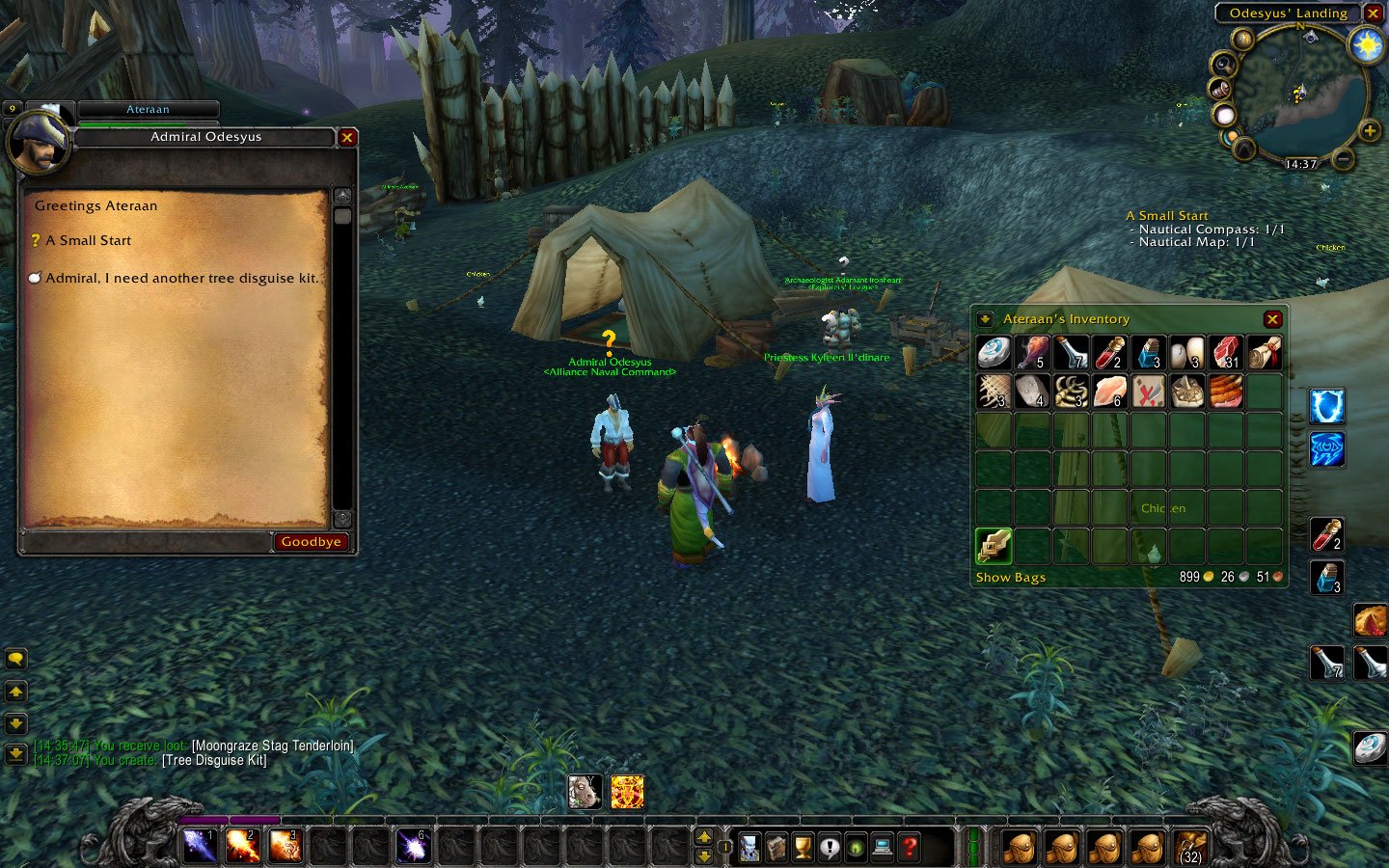Cast the frost spell in action slot 1
The width and height of the screenshot is (1389, 868).
point(200,847)
